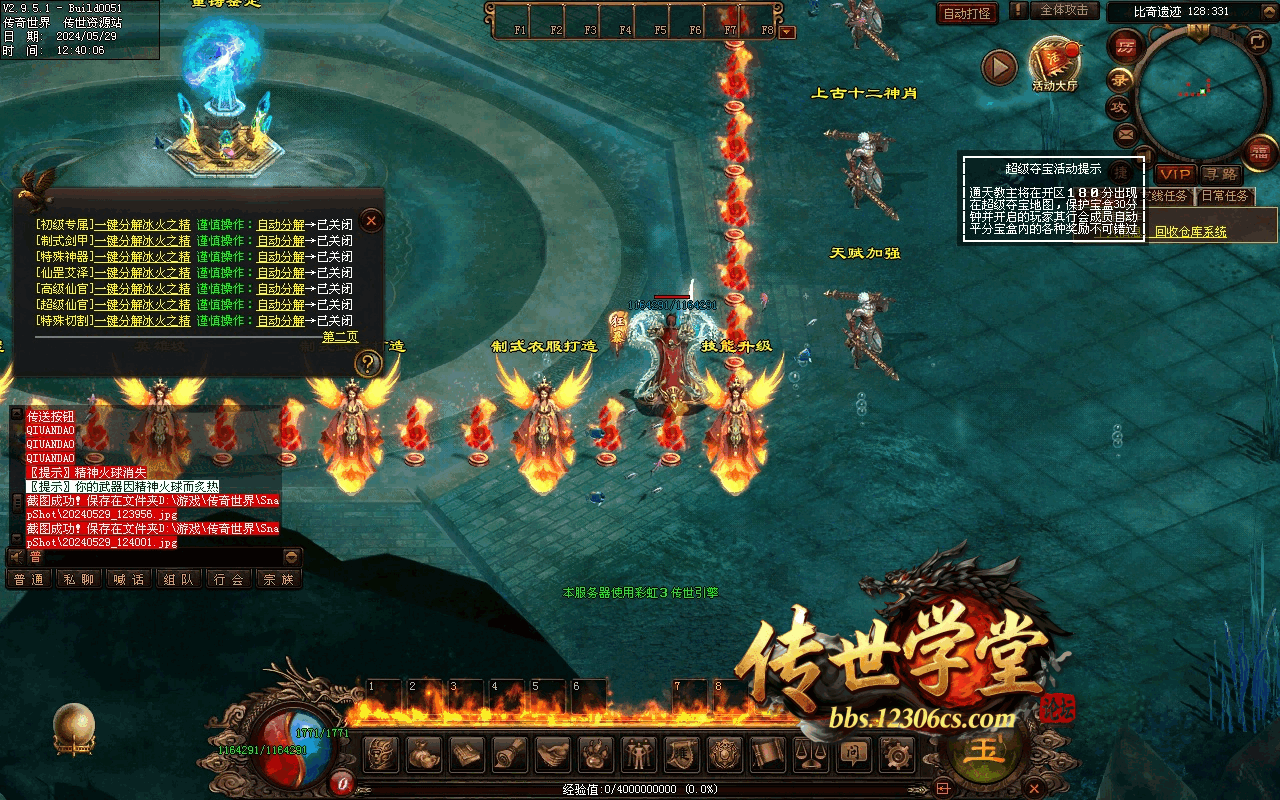Open the VIP panel
1280x800 pixels.
click(x=1175, y=175)
